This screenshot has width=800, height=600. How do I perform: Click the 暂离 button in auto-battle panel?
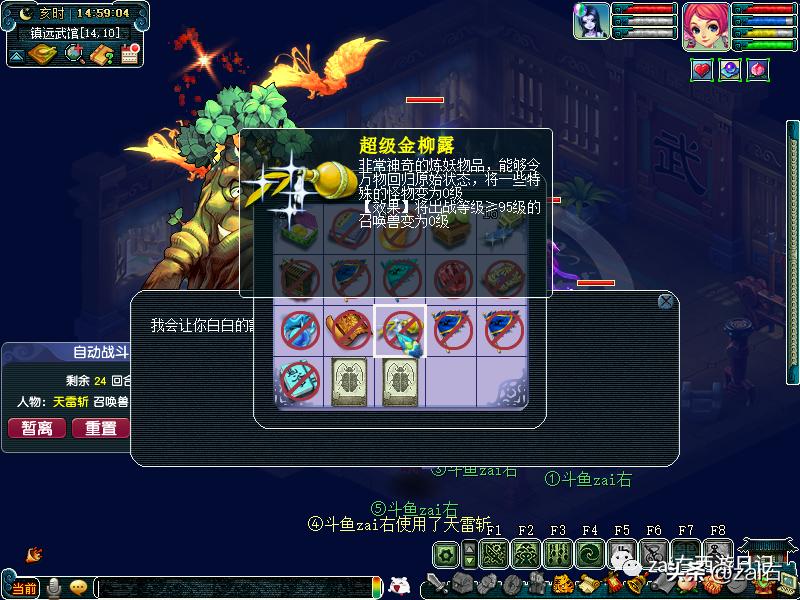point(37,428)
